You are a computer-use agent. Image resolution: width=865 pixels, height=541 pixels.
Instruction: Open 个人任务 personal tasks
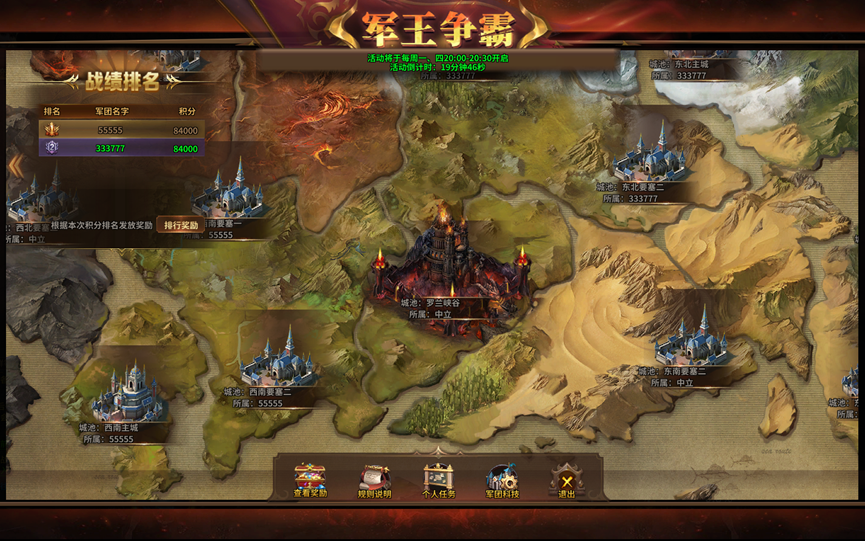pos(439,479)
